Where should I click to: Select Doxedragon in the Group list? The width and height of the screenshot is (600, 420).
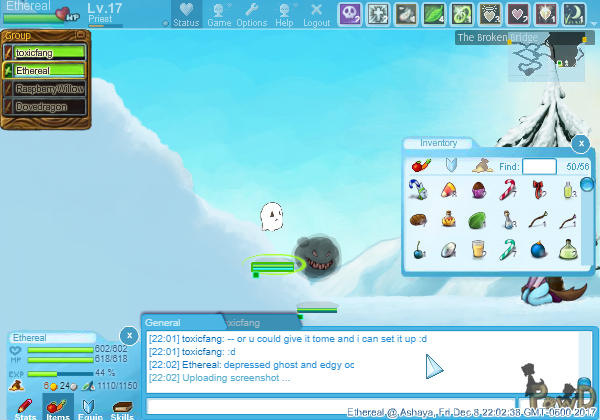pos(45,106)
